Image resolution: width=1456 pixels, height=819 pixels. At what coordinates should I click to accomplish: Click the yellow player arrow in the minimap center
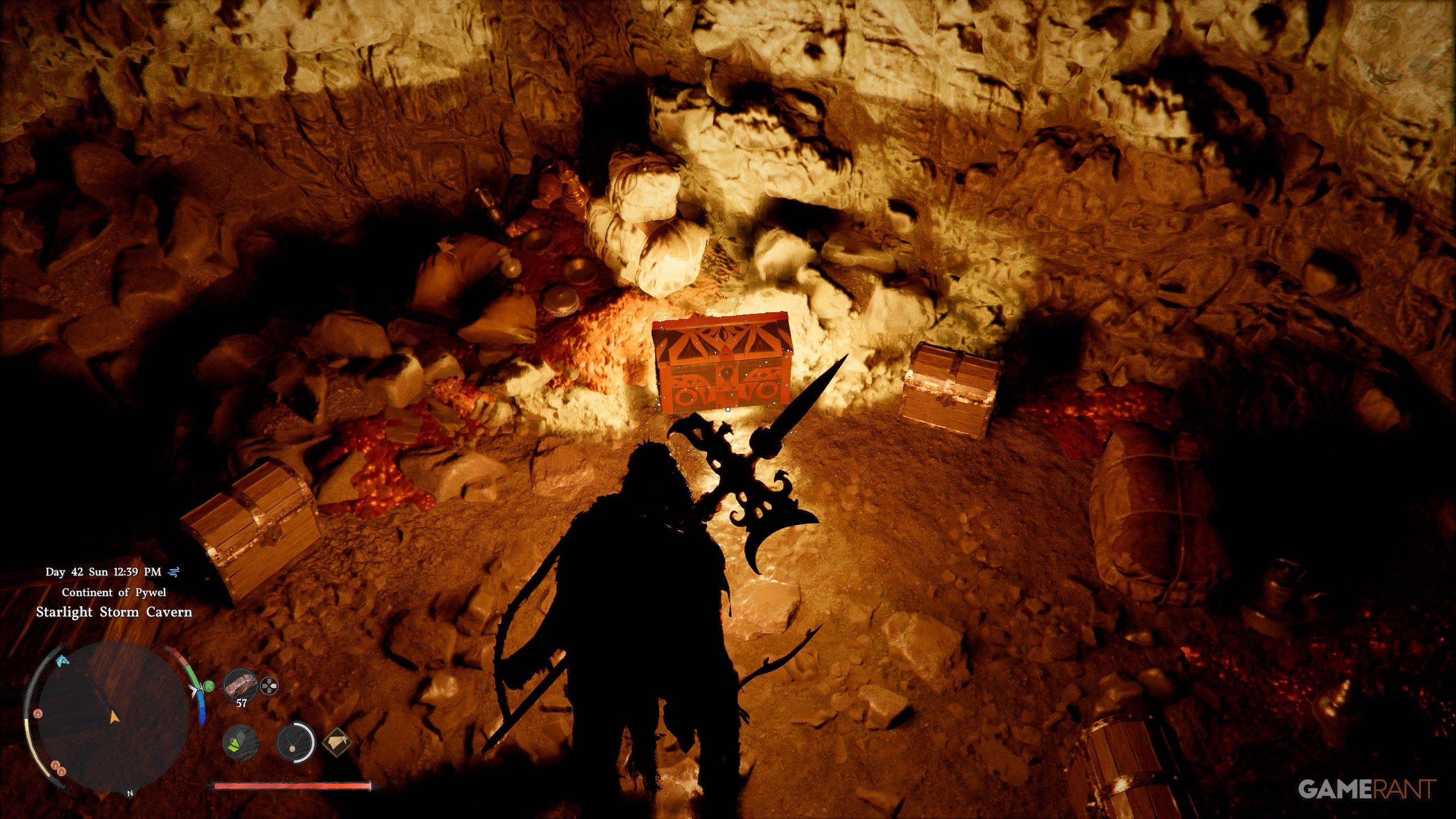tap(115, 719)
